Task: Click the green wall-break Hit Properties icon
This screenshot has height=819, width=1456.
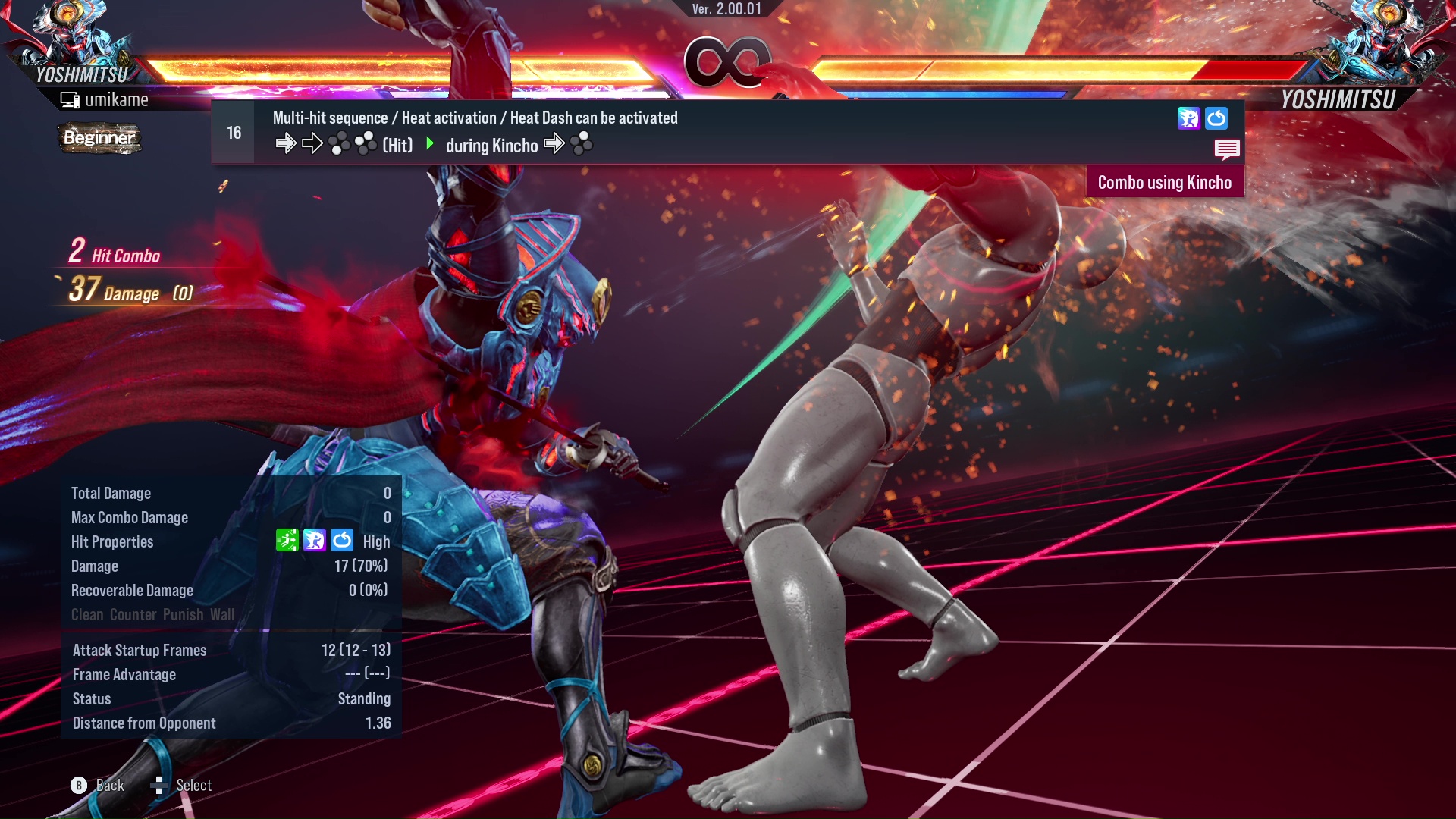Action: tap(287, 541)
